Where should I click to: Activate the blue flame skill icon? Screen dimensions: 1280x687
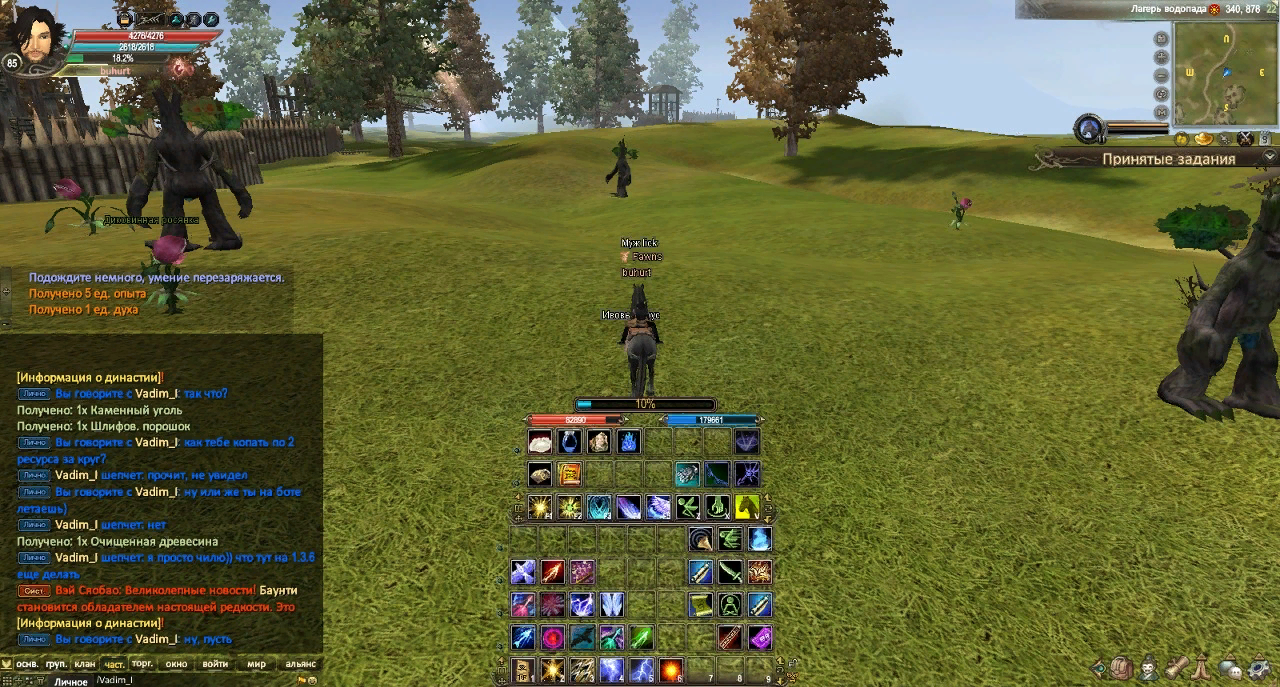[629, 441]
